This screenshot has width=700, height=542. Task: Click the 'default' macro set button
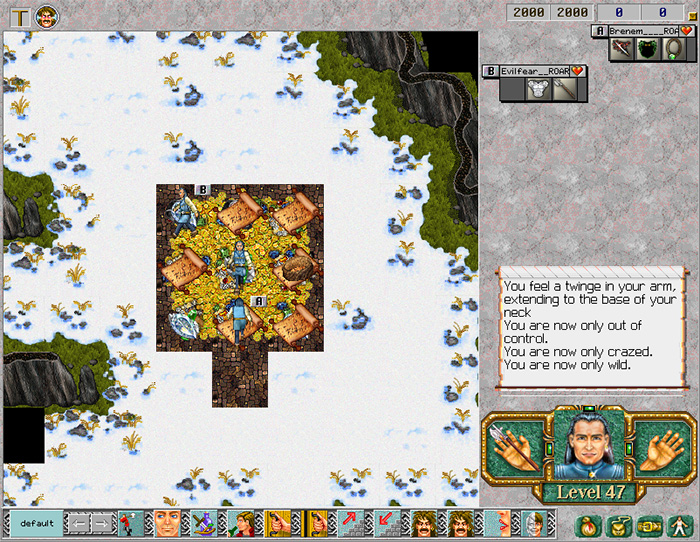36,523
